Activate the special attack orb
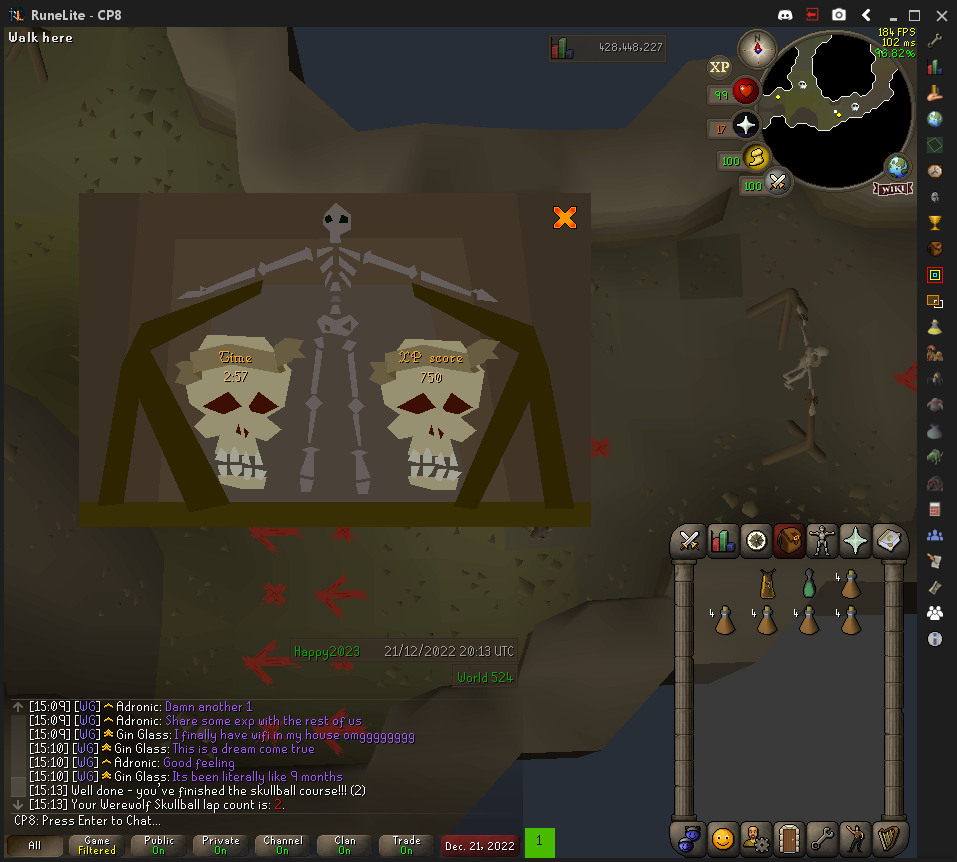Image resolution: width=957 pixels, height=862 pixels. (x=778, y=182)
